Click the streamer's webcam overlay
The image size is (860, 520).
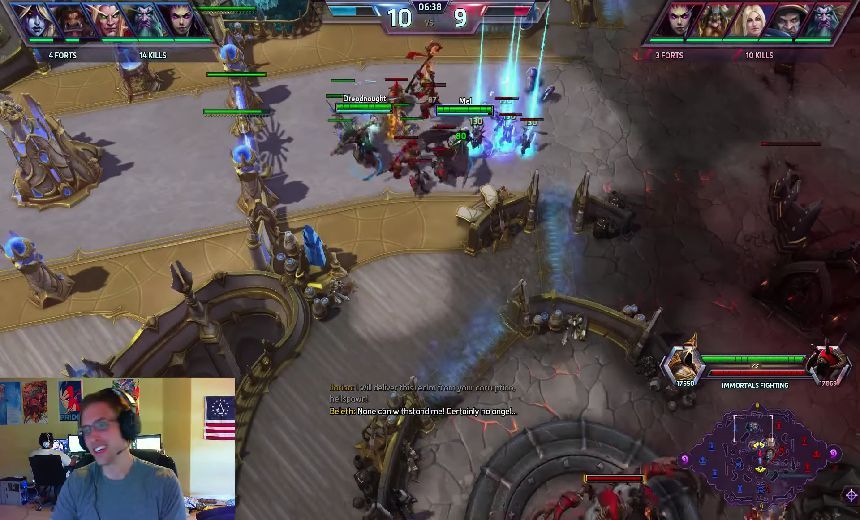(118, 448)
